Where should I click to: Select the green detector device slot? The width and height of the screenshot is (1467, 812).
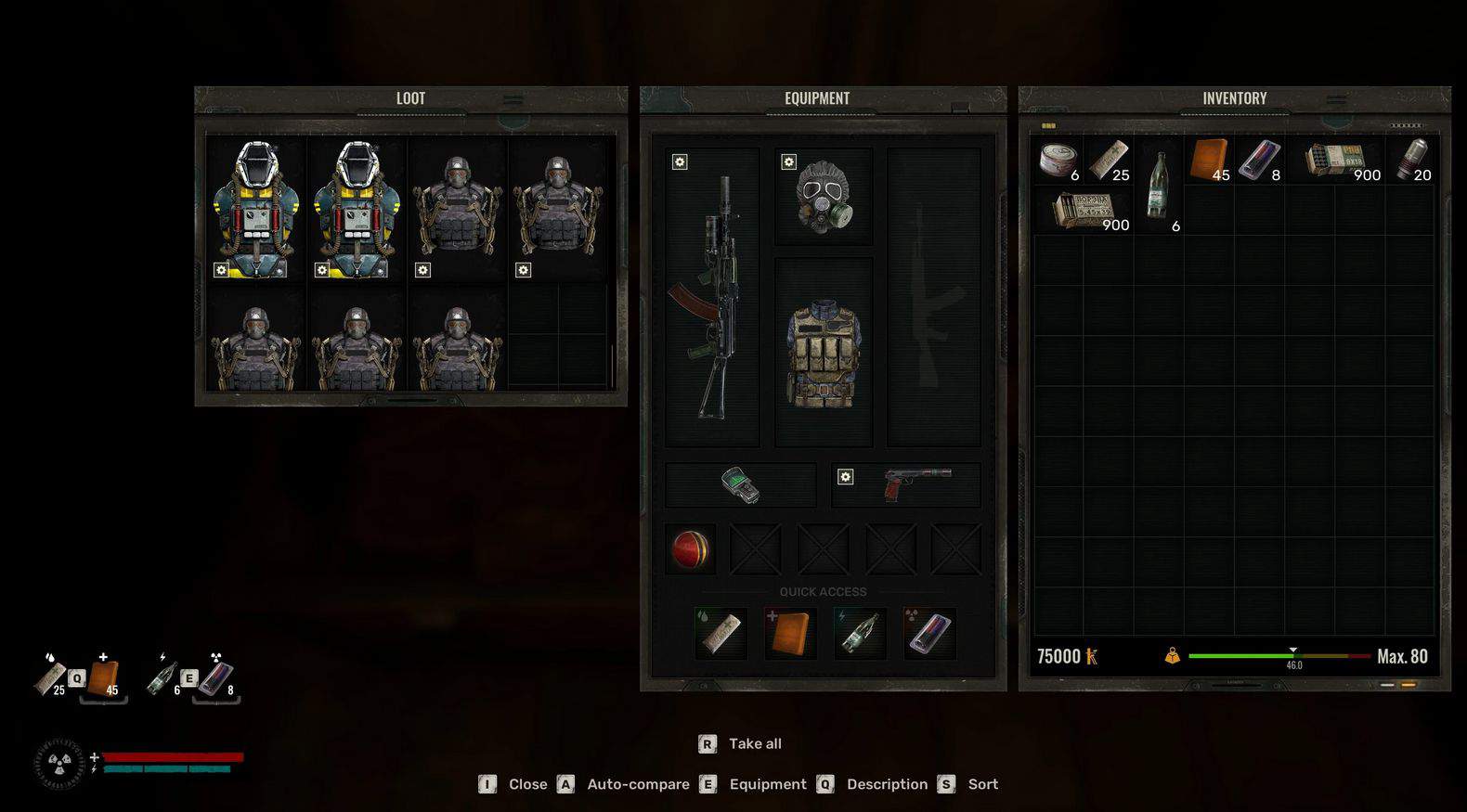[740, 484]
